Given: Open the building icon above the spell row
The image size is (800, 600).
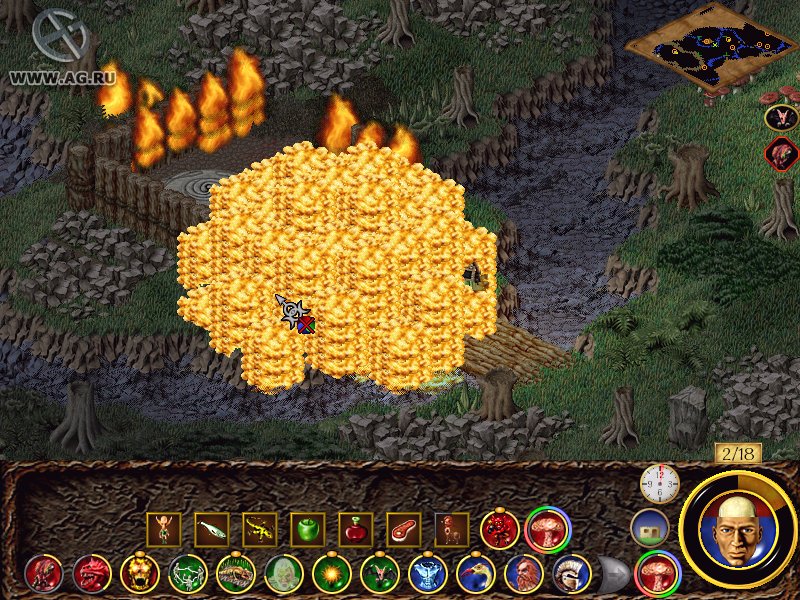Looking at the screenshot, I should [x=649, y=527].
